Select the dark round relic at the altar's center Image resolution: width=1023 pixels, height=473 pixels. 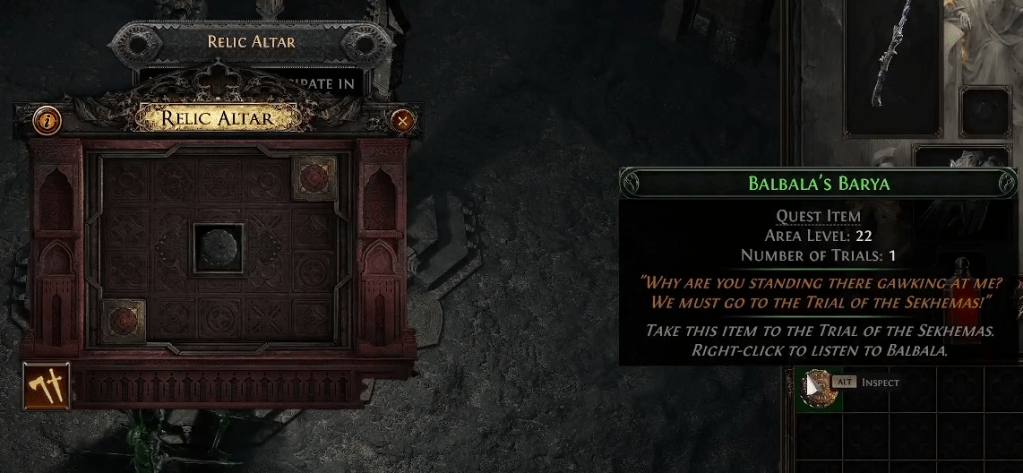pyautogui.click(x=217, y=247)
